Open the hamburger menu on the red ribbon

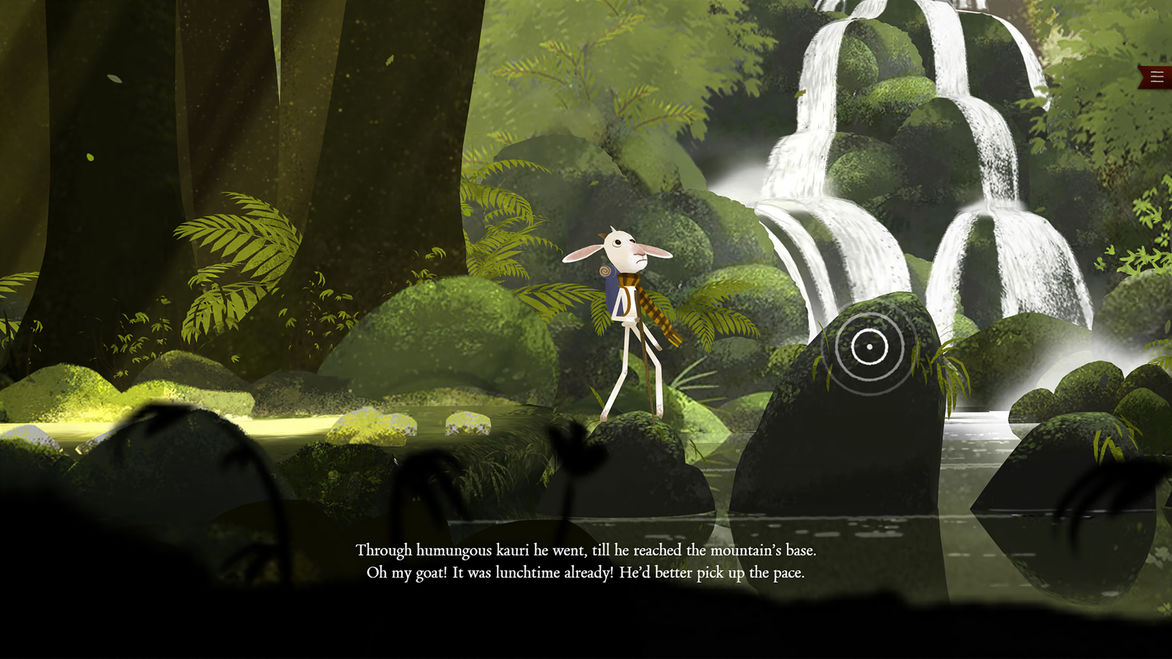pyautogui.click(x=1157, y=77)
